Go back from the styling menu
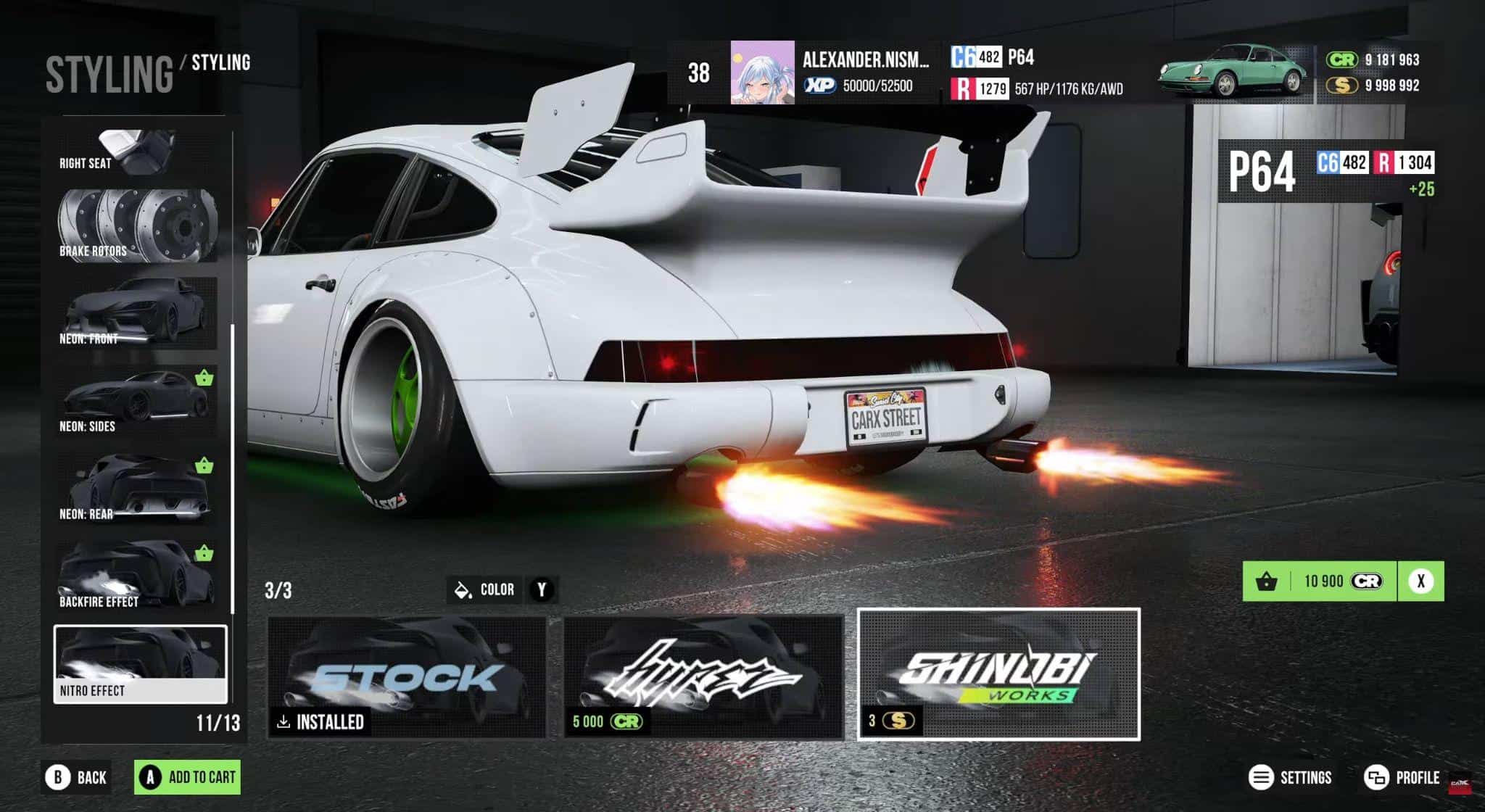This screenshot has height=812, width=1485. click(x=77, y=777)
